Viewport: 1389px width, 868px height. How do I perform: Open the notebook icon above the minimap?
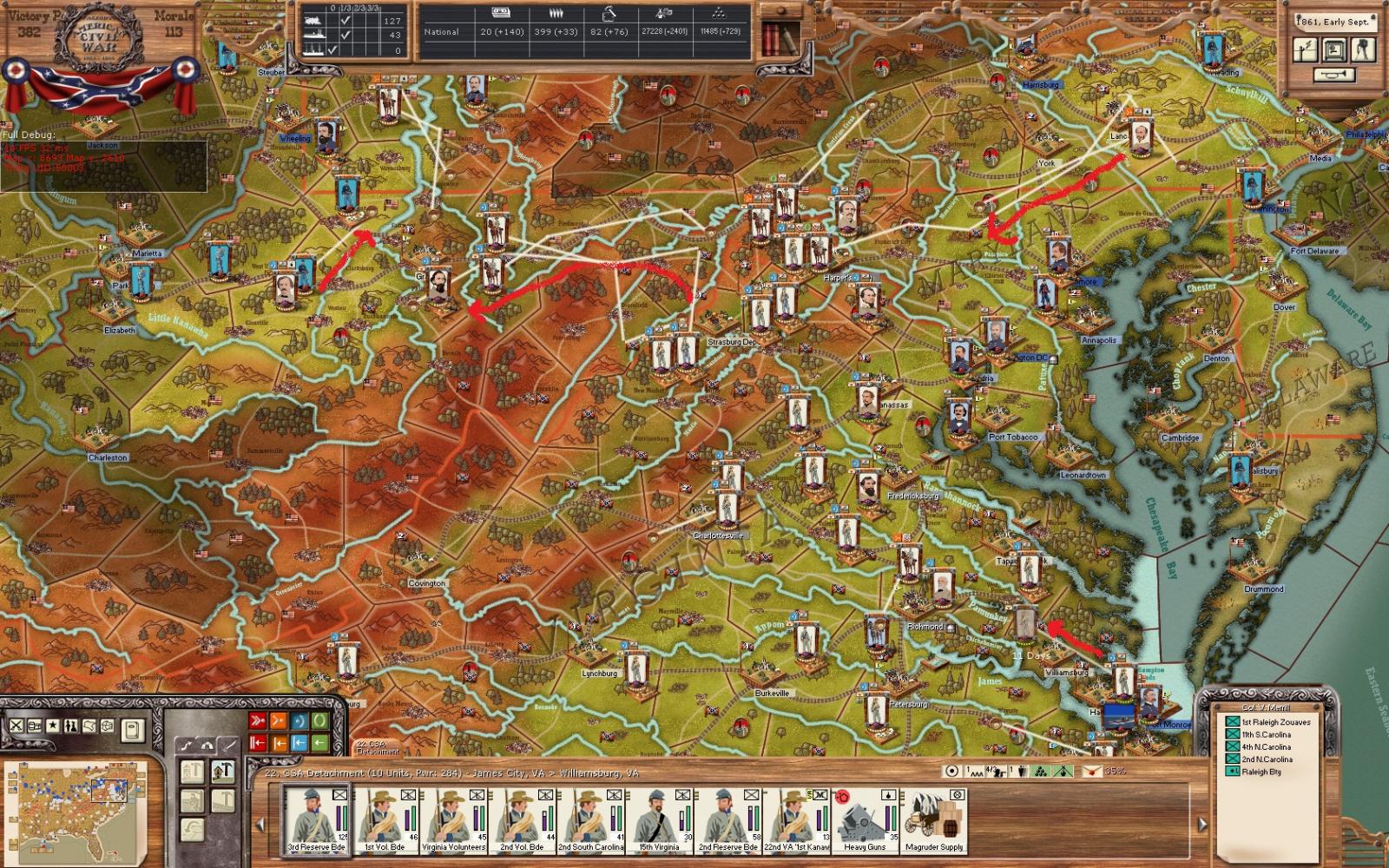131,730
